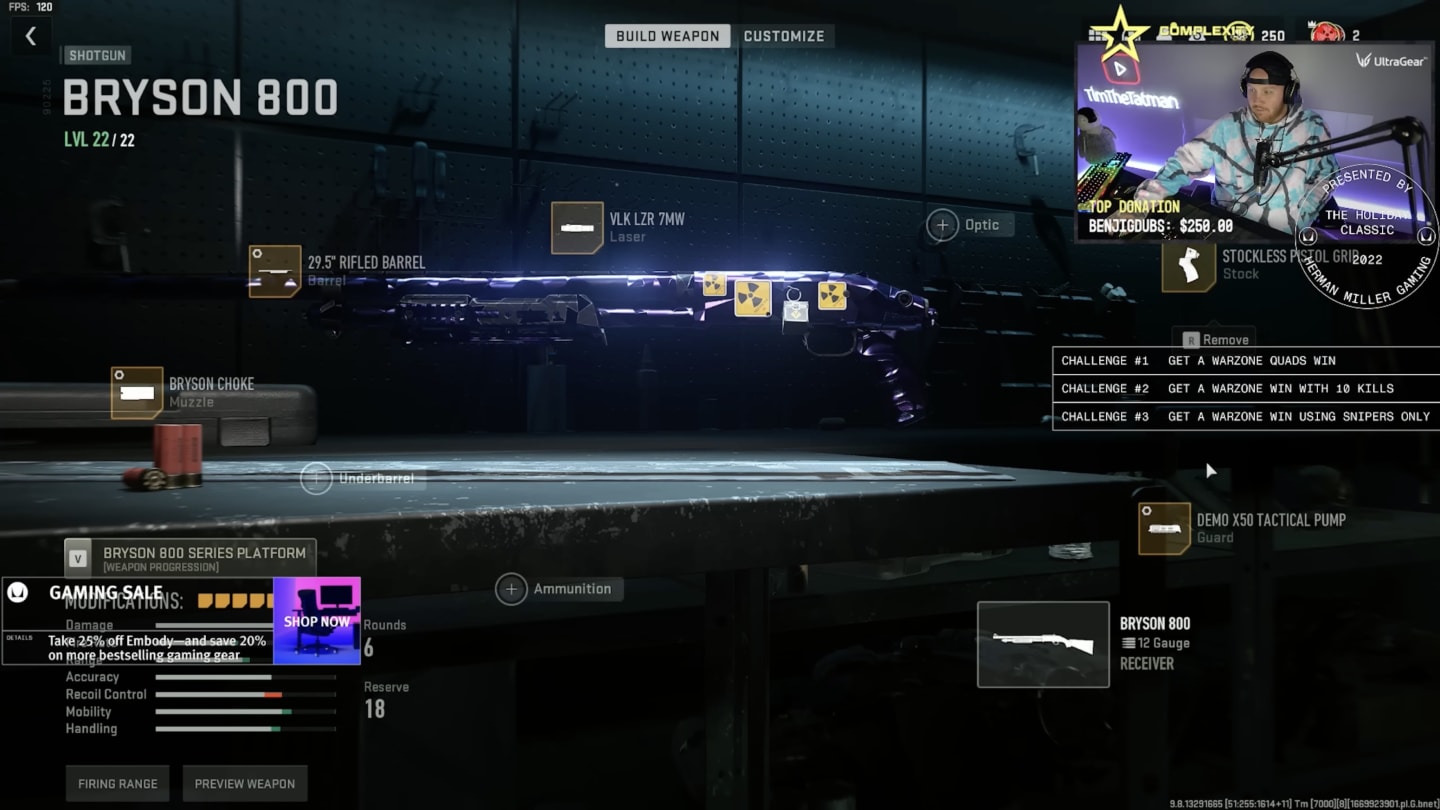The width and height of the screenshot is (1440, 810).
Task: Enter the Firing Range
Action: point(118,784)
